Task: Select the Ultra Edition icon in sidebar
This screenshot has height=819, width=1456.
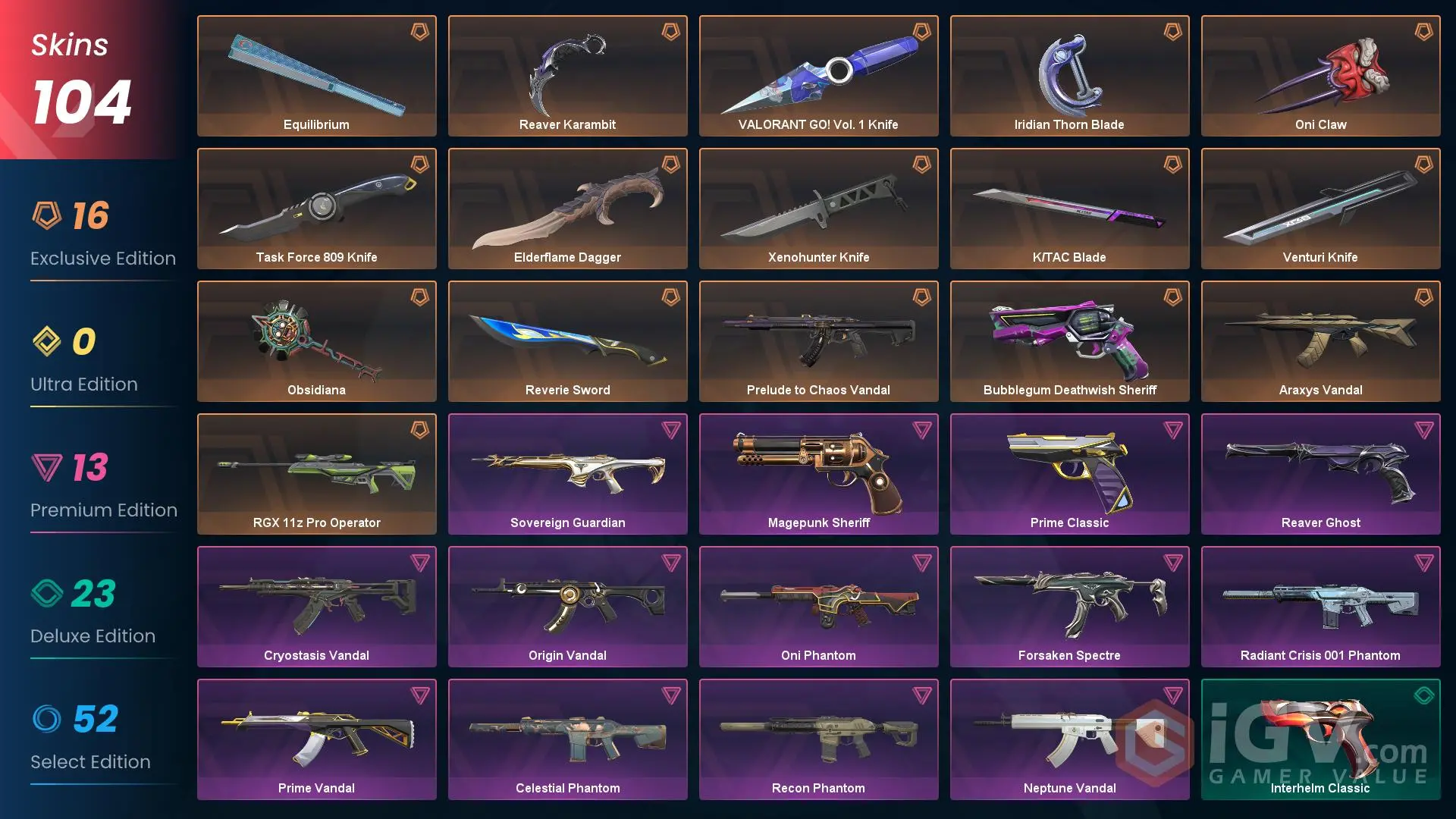Action: tap(47, 341)
